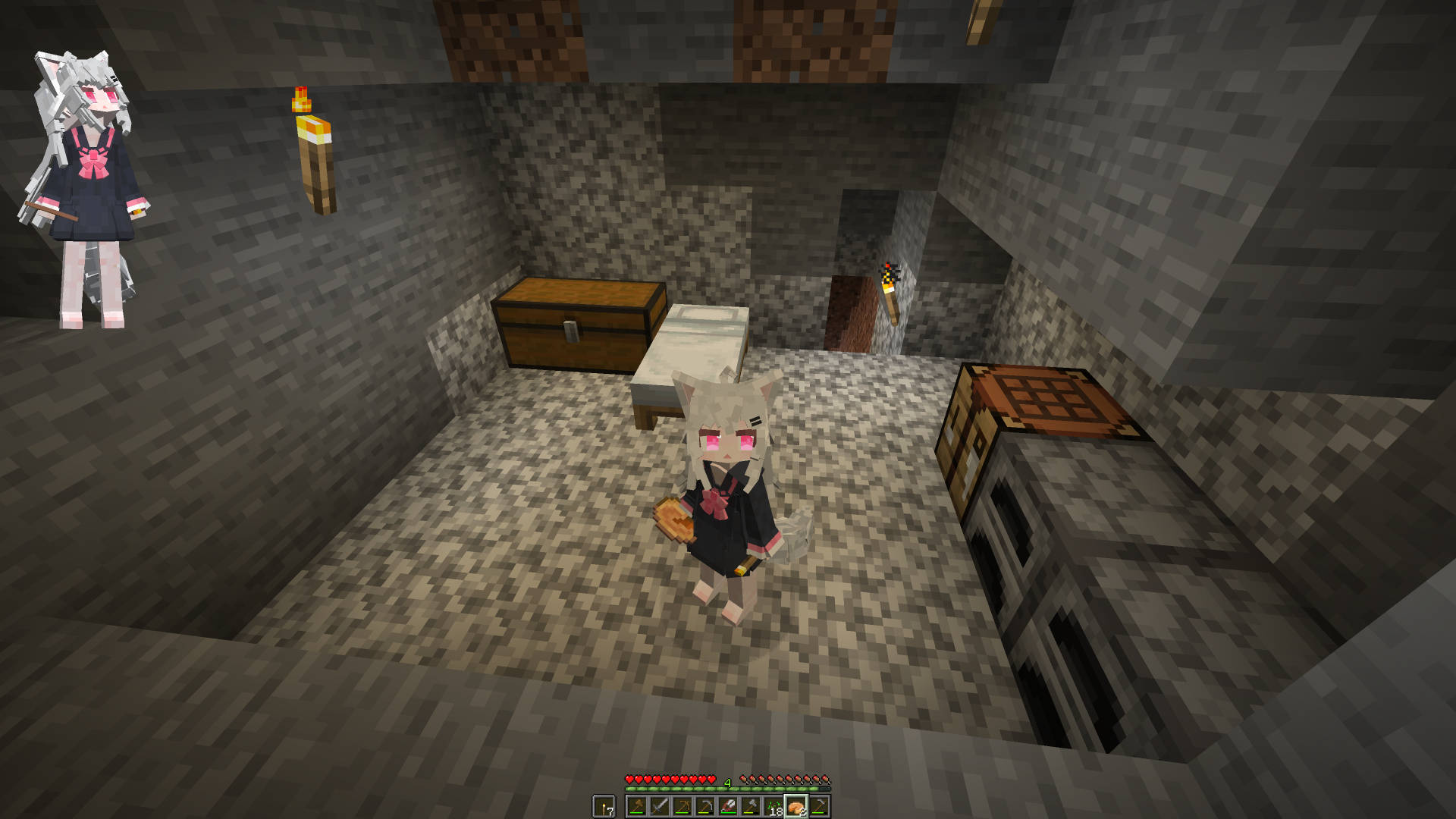Select the stack of 18 seeds
Screen dimensions: 1456x819
tap(773, 806)
